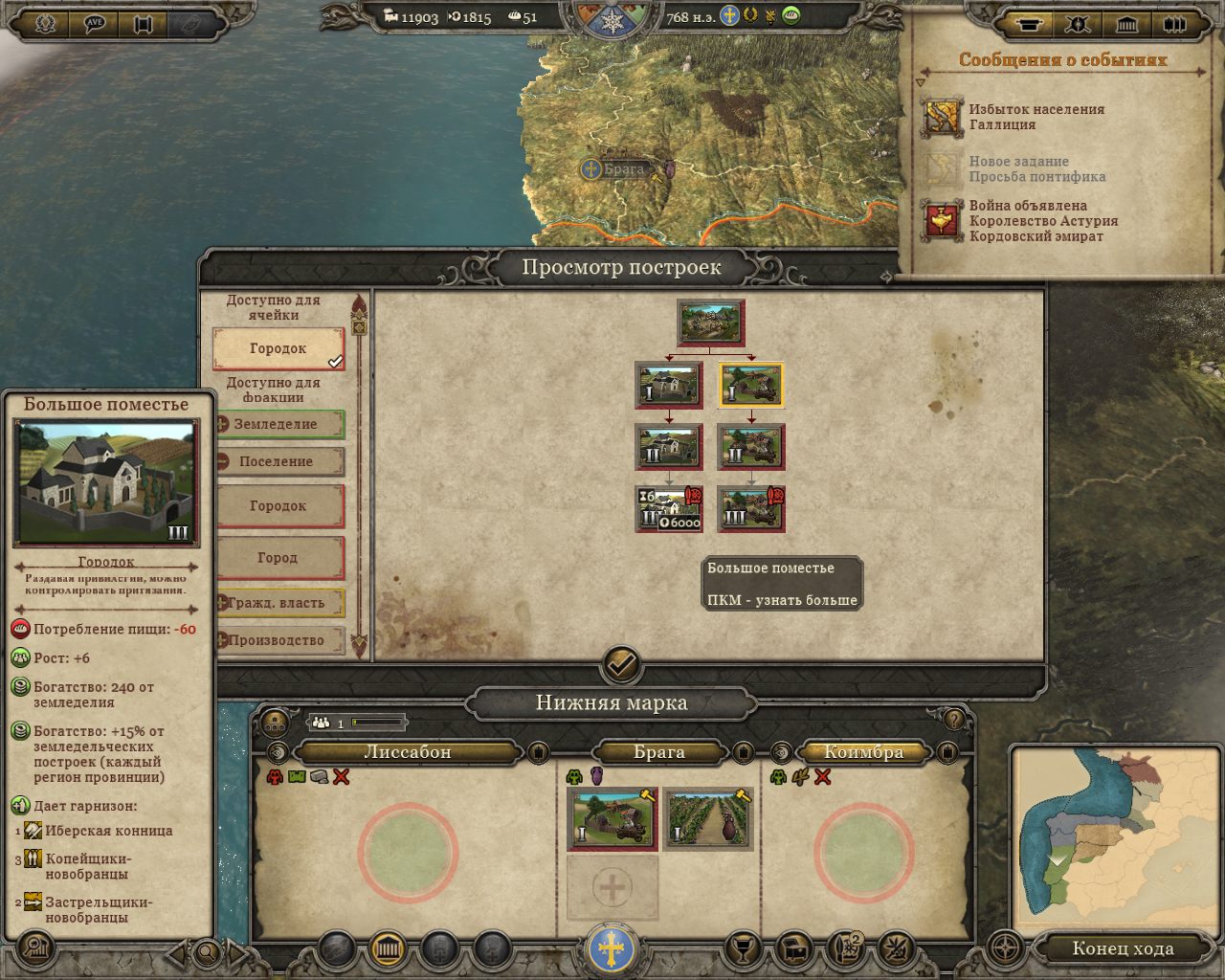Confirm the building browser with the checkmark

click(x=621, y=662)
